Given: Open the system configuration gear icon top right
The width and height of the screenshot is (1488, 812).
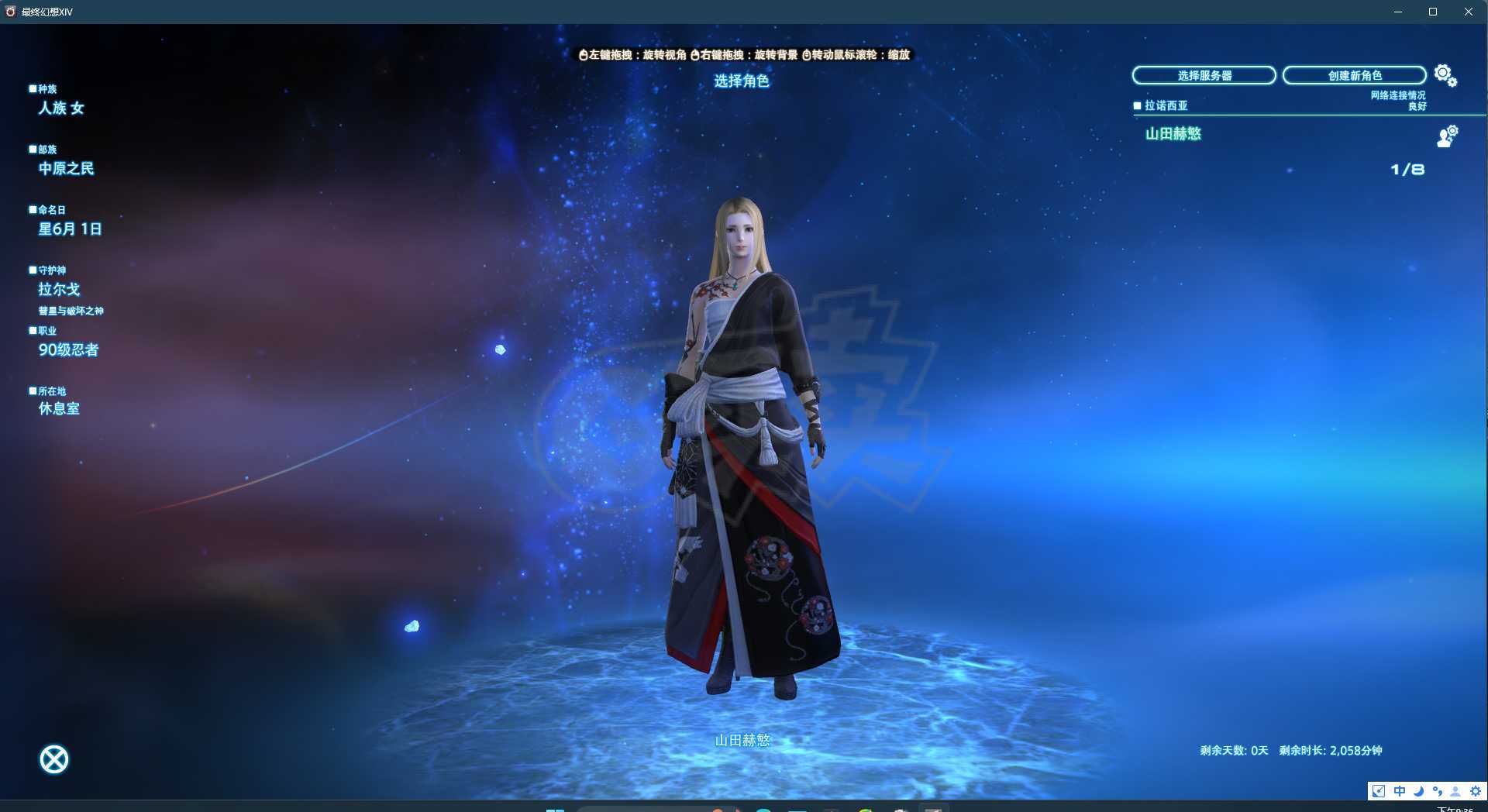Looking at the screenshot, I should [x=1443, y=74].
